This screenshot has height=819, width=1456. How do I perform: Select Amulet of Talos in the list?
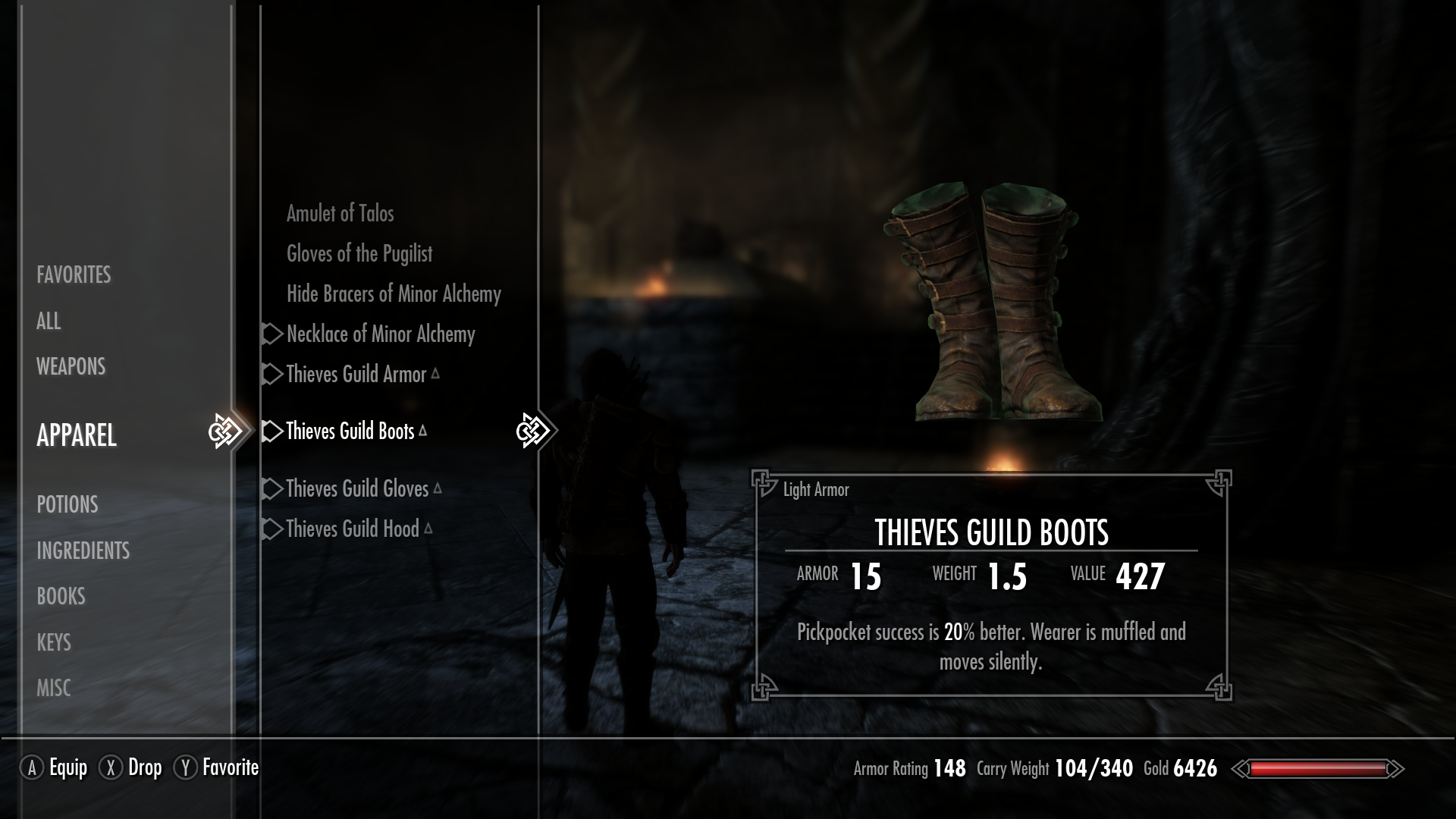pyautogui.click(x=340, y=214)
